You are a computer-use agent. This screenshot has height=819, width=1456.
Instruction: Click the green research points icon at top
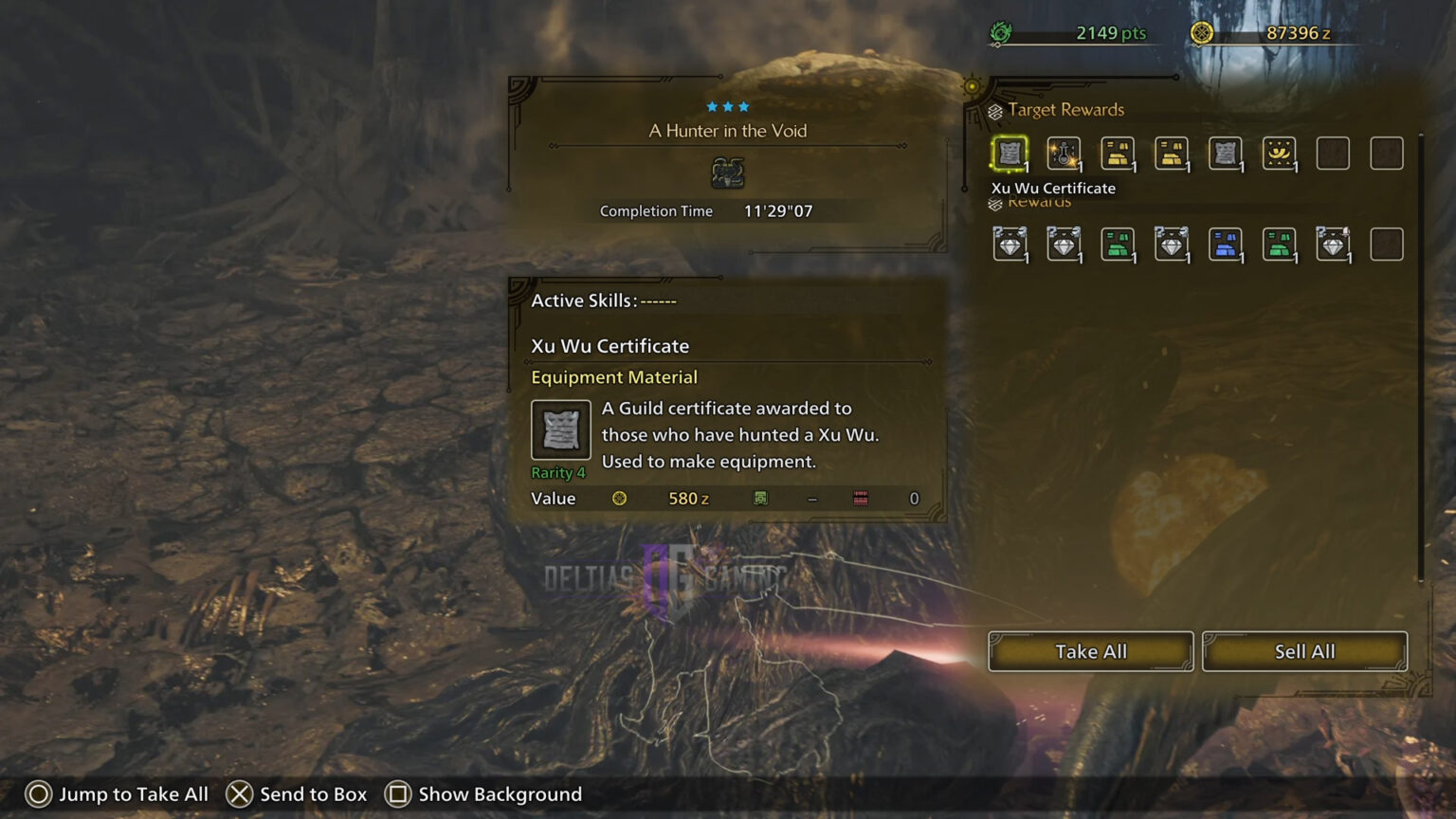click(999, 31)
